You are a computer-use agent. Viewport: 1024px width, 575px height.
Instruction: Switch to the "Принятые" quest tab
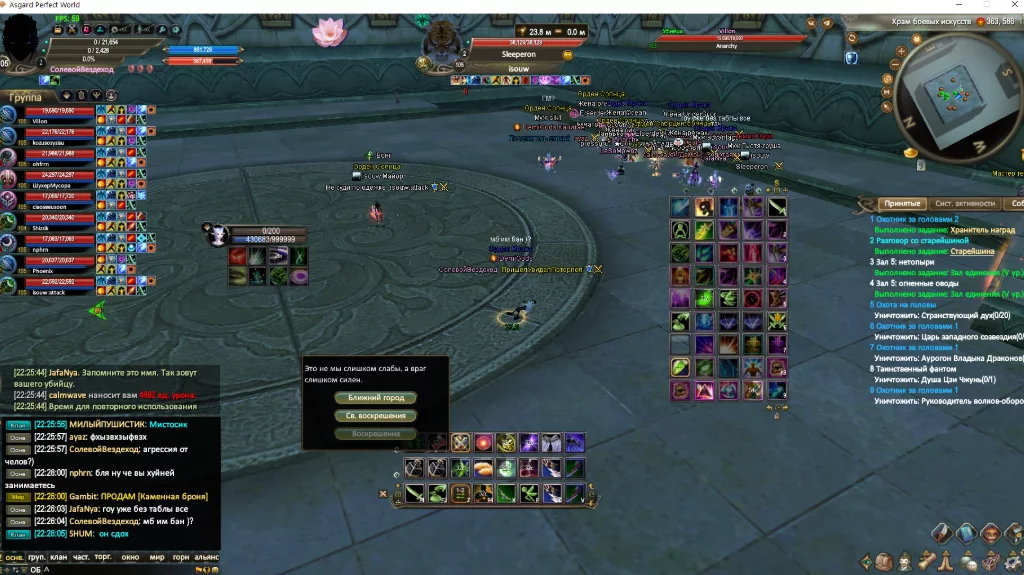click(x=901, y=203)
